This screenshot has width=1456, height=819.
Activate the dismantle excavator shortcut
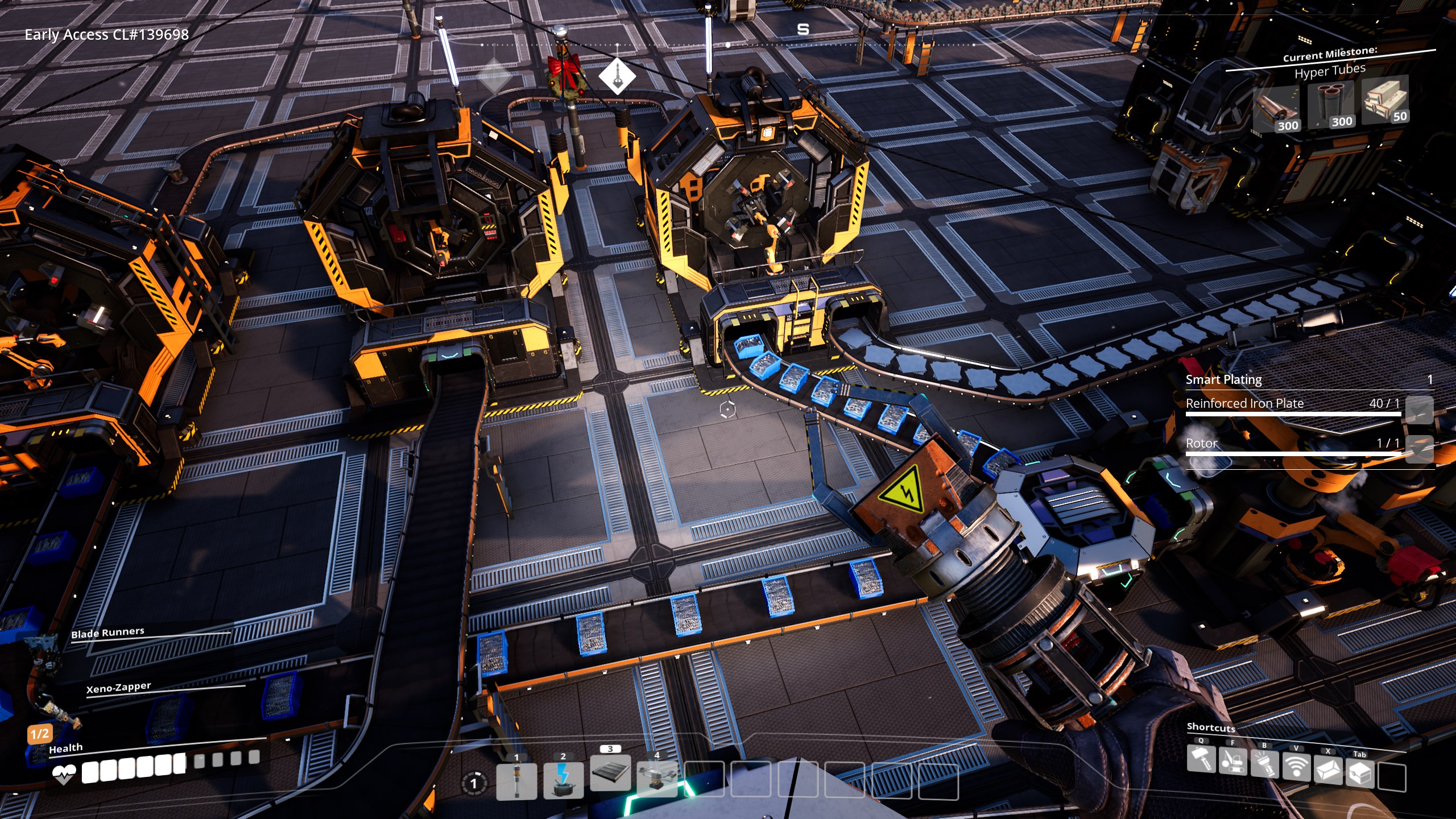pos(1232,762)
